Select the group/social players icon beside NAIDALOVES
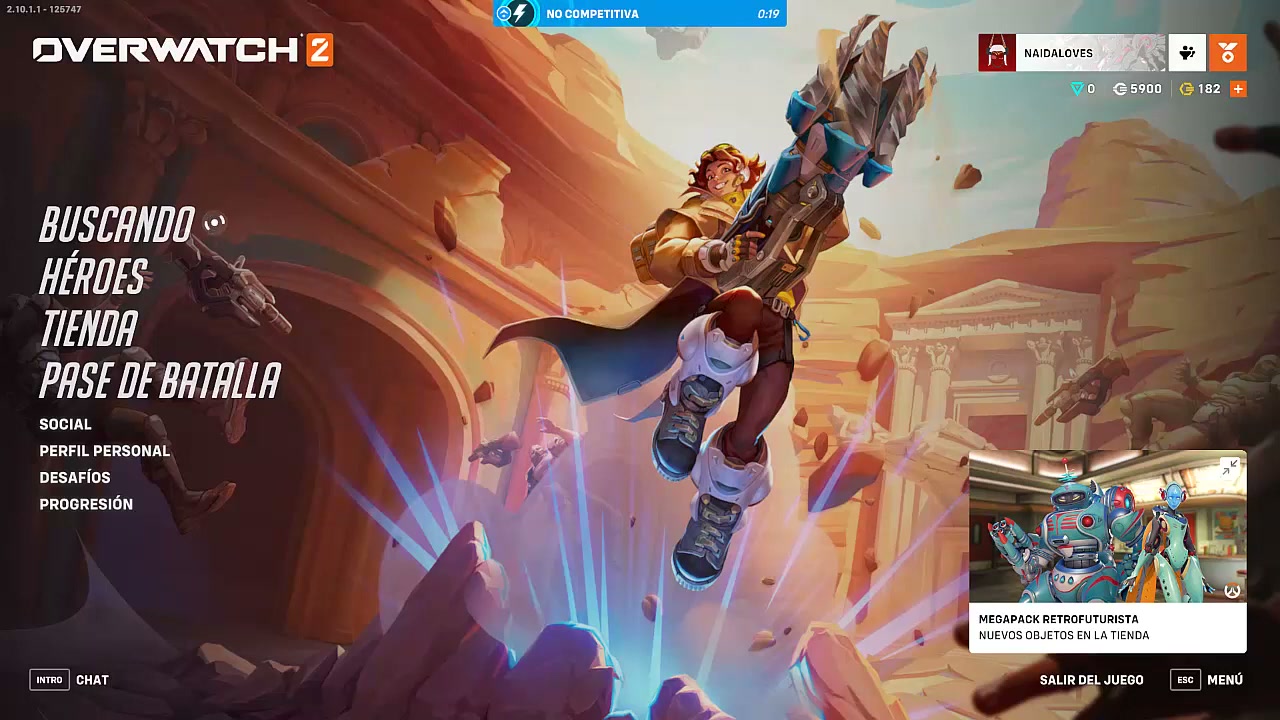Viewport: 1280px width, 720px height. coord(1186,53)
